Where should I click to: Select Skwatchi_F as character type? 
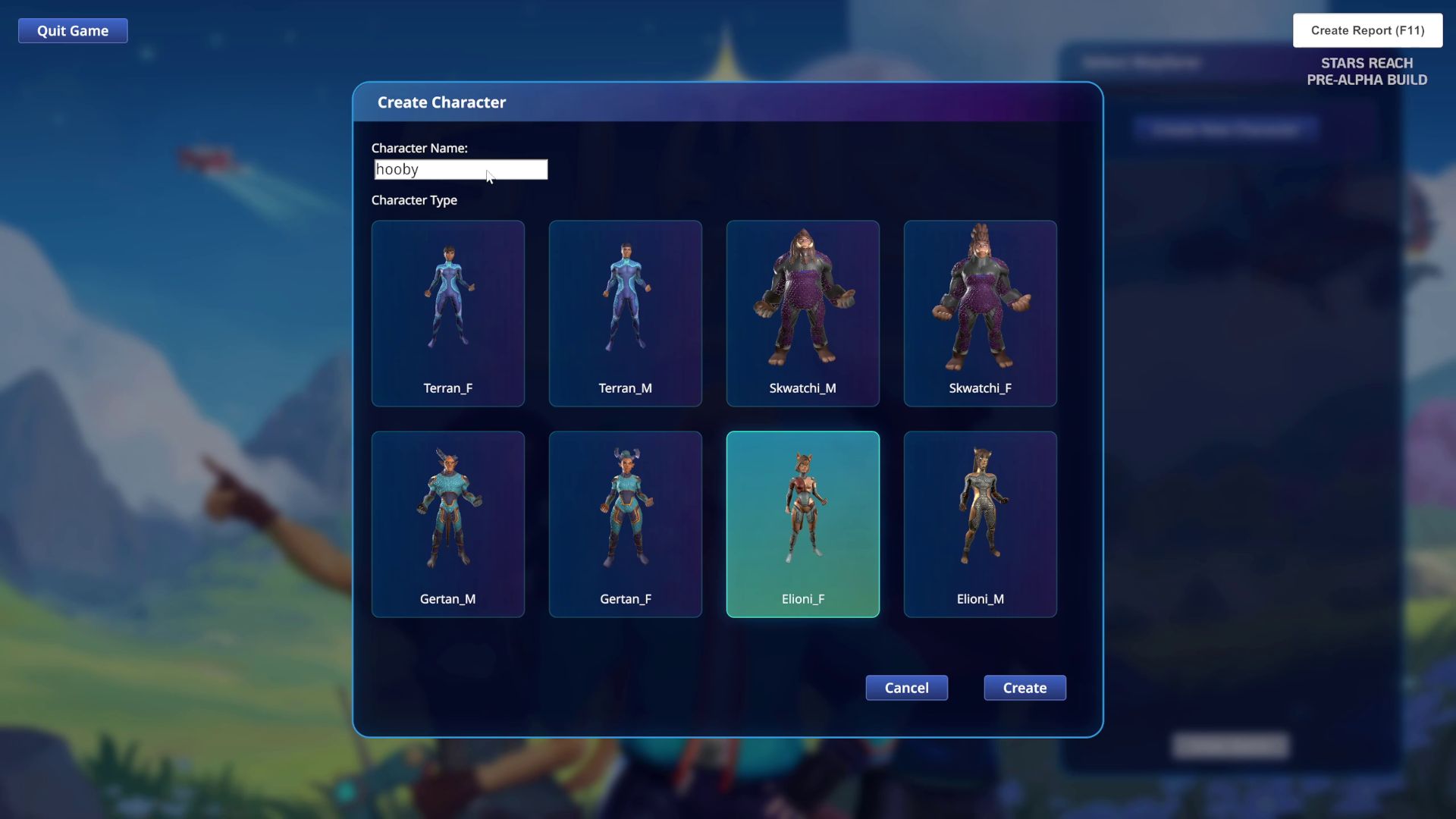point(980,313)
